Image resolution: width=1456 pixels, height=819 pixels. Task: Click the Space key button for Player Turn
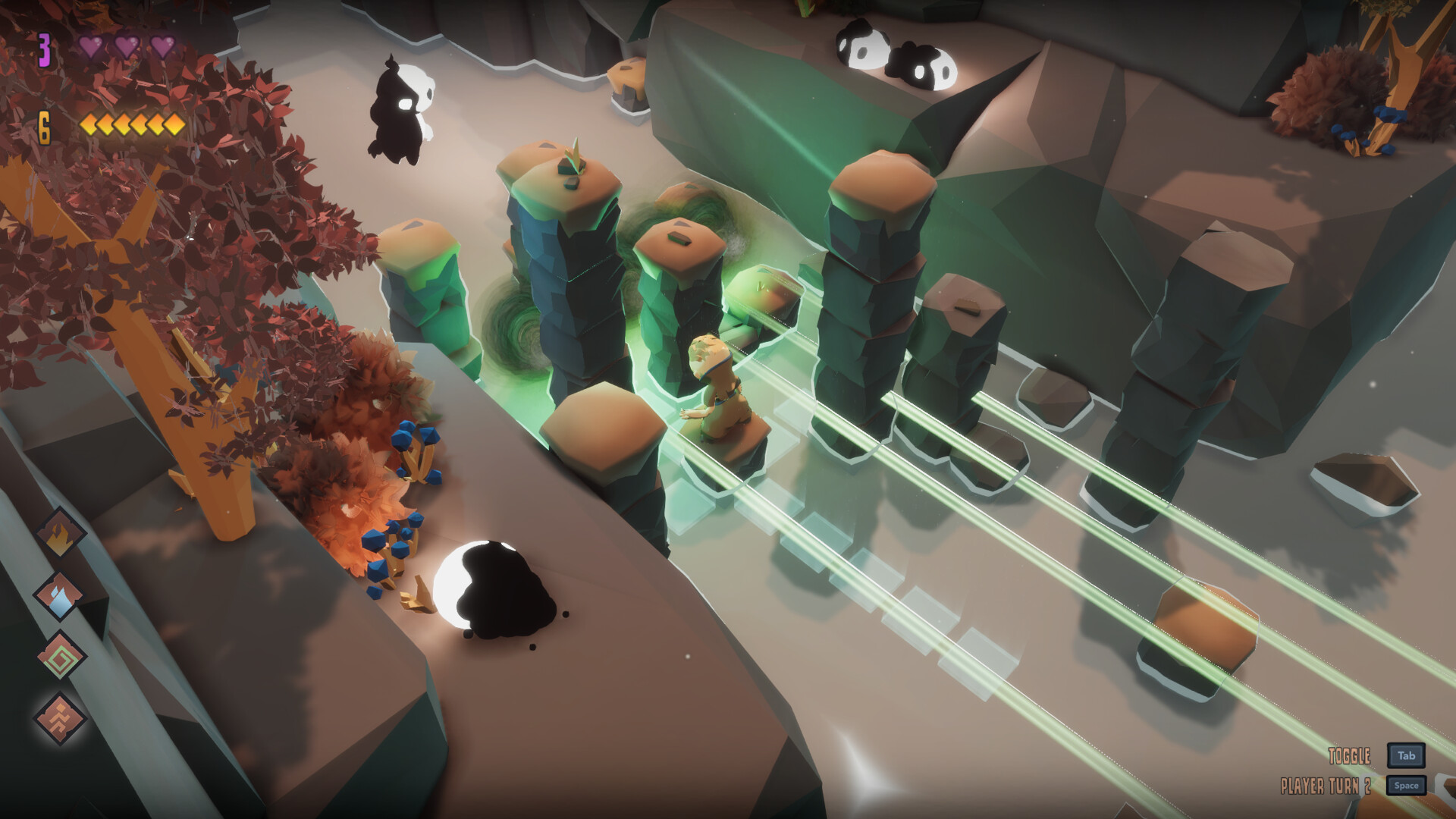(1407, 785)
